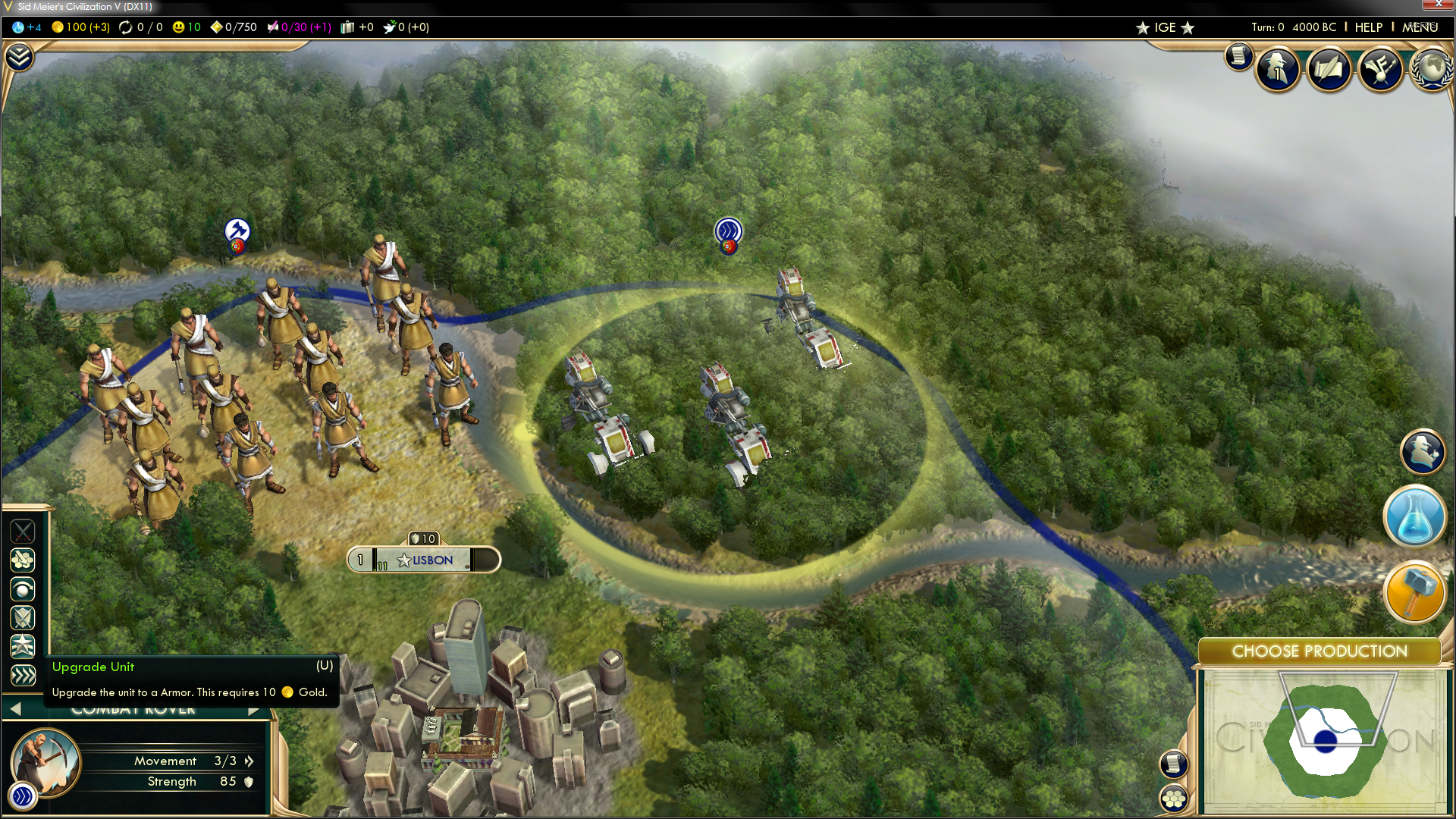Select the previous unit arrow beside Combat Rover
The width and height of the screenshot is (1456, 819).
point(15,709)
